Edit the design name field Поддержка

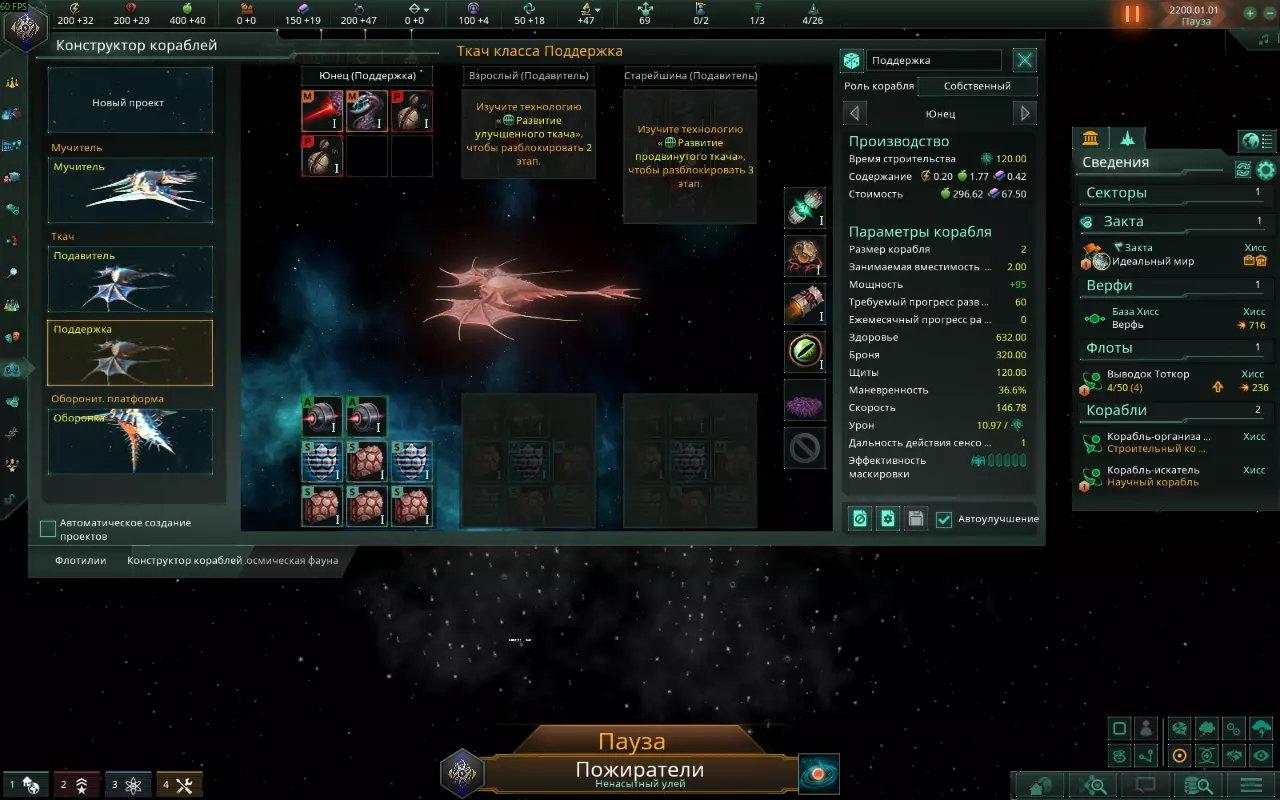pos(934,61)
